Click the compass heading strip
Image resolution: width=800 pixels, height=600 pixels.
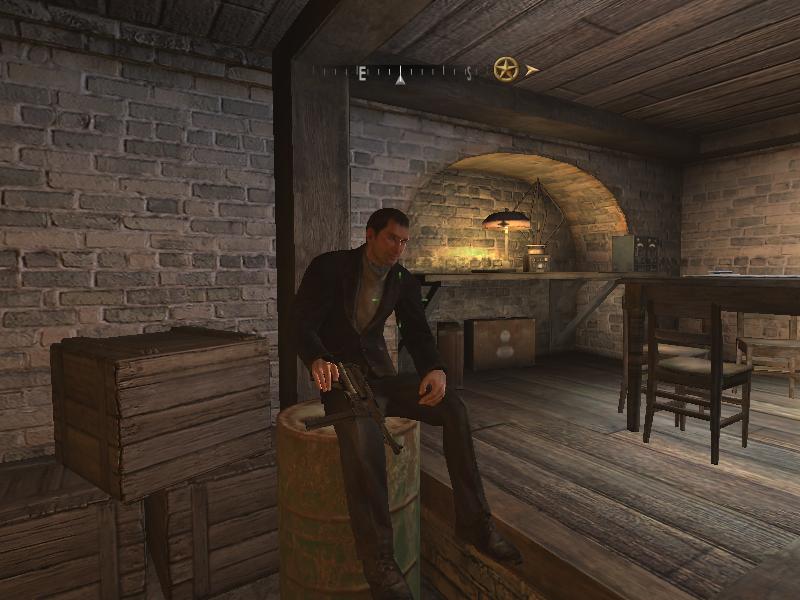click(x=398, y=71)
